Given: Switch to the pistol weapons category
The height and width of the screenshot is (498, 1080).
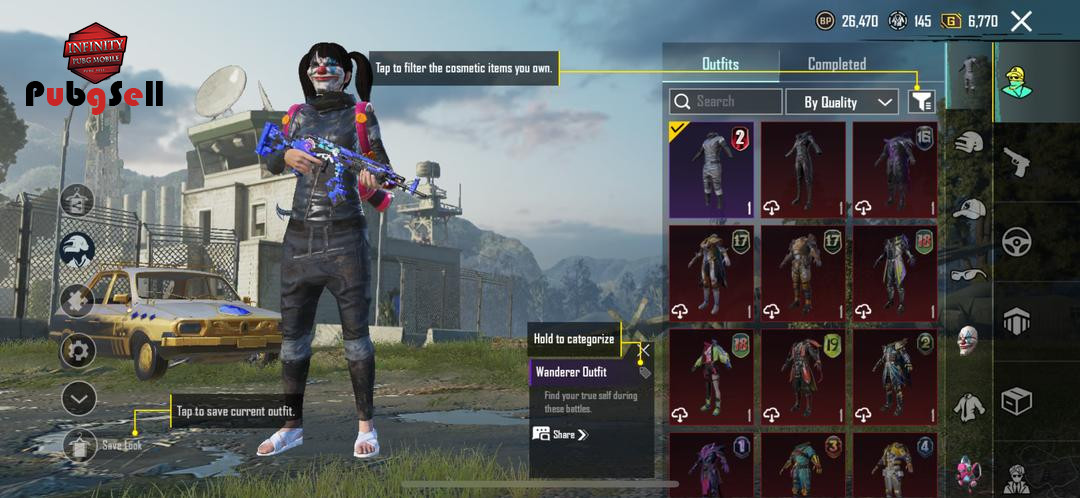Looking at the screenshot, I should [x=1017, y=161].
